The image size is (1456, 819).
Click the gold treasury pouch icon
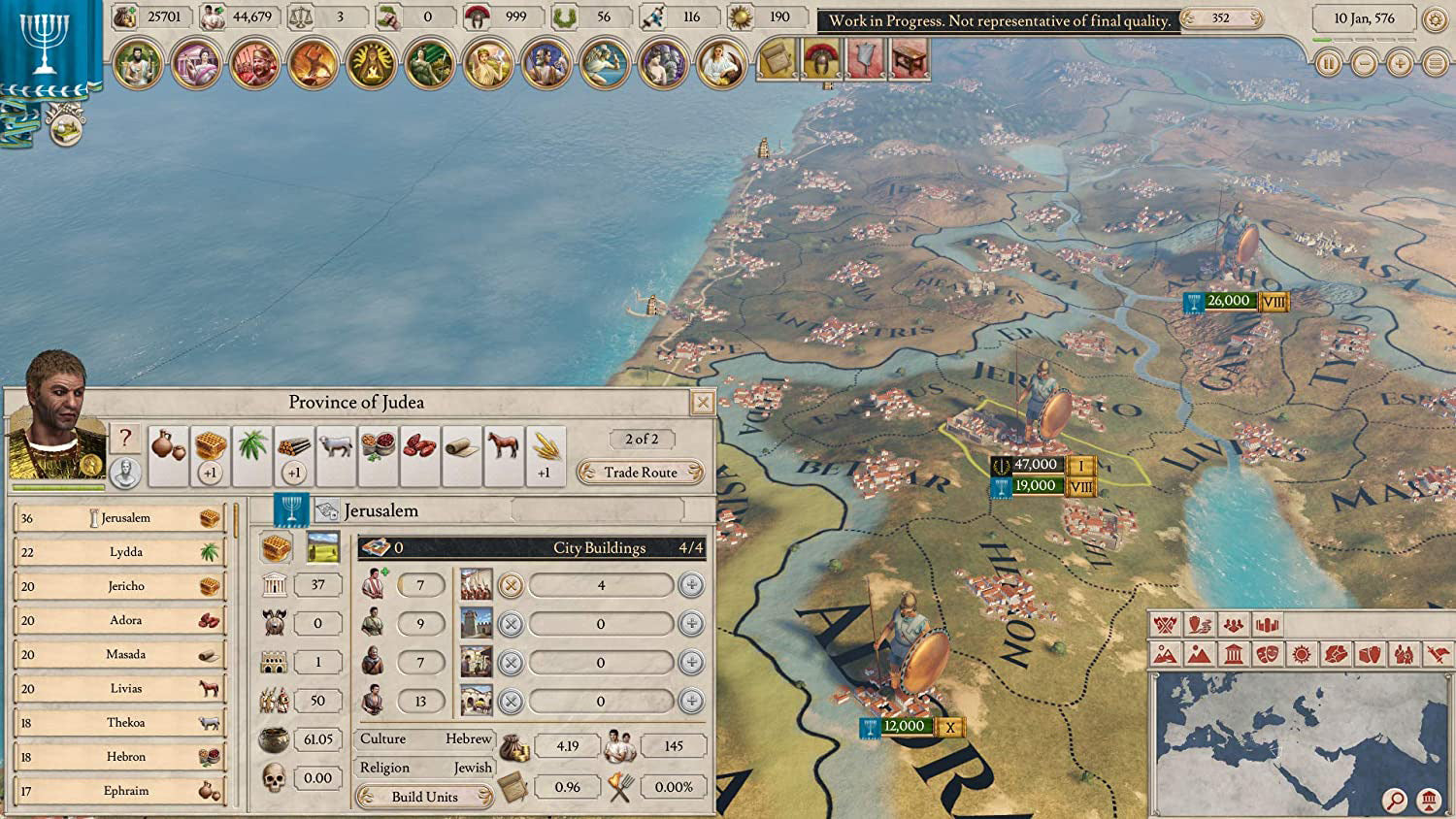(x=127, y=16)
